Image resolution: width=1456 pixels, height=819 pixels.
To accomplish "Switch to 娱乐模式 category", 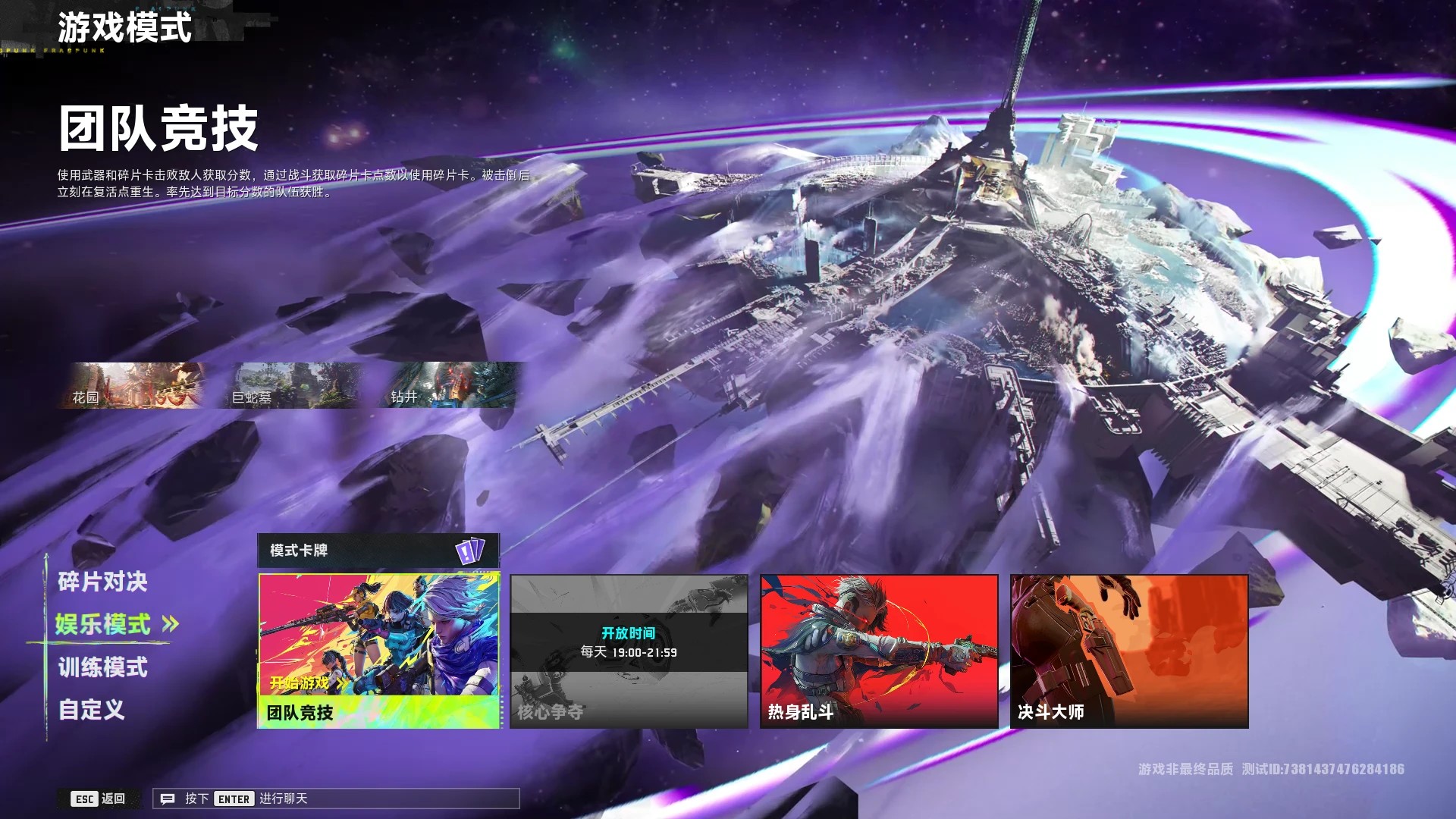I will pyautogui.click(x=103, y=624).
